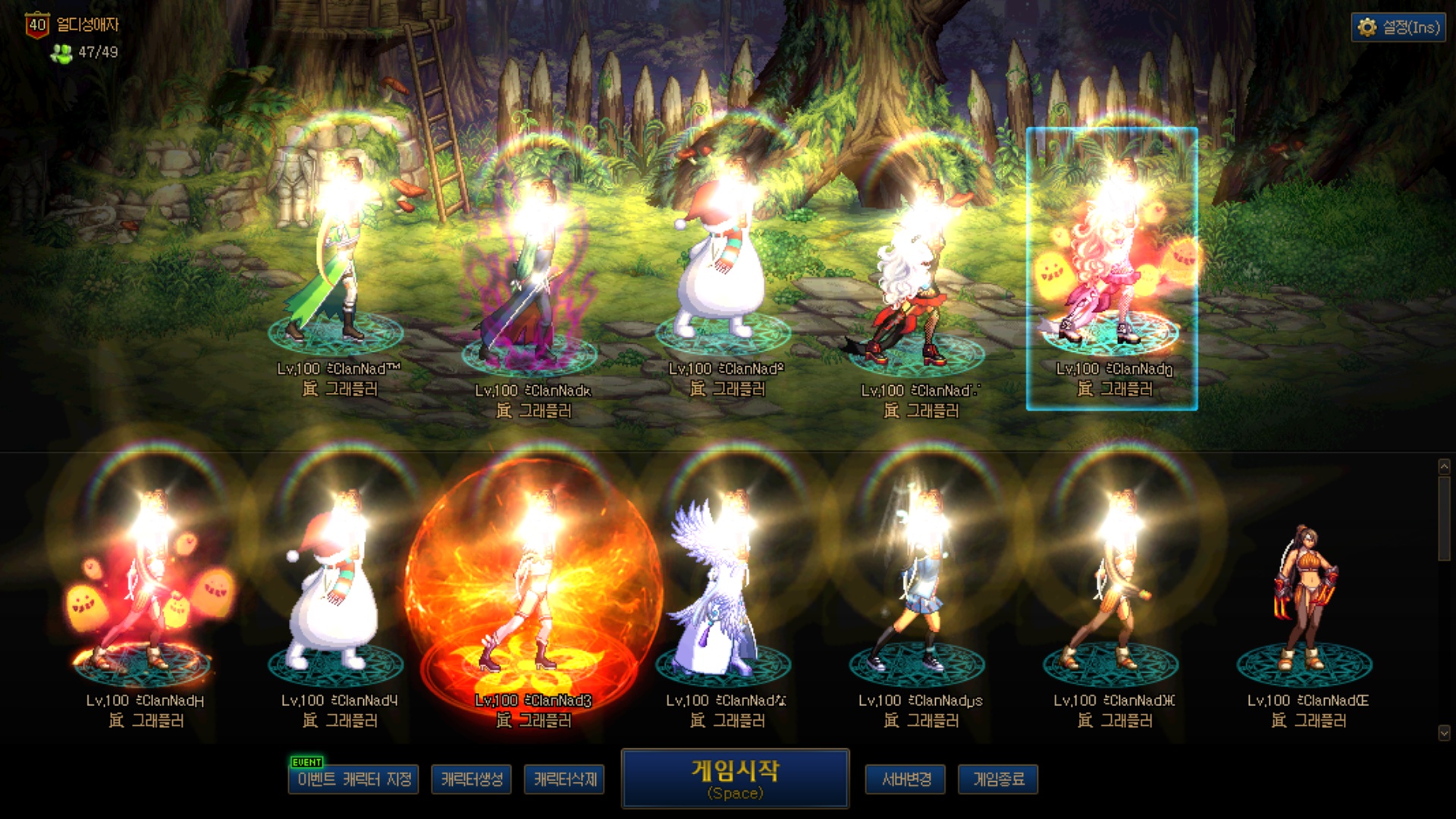Start the game with the 게임시작 button
The width and height of the screenshot is (1456, 819).
click(735, 778)
